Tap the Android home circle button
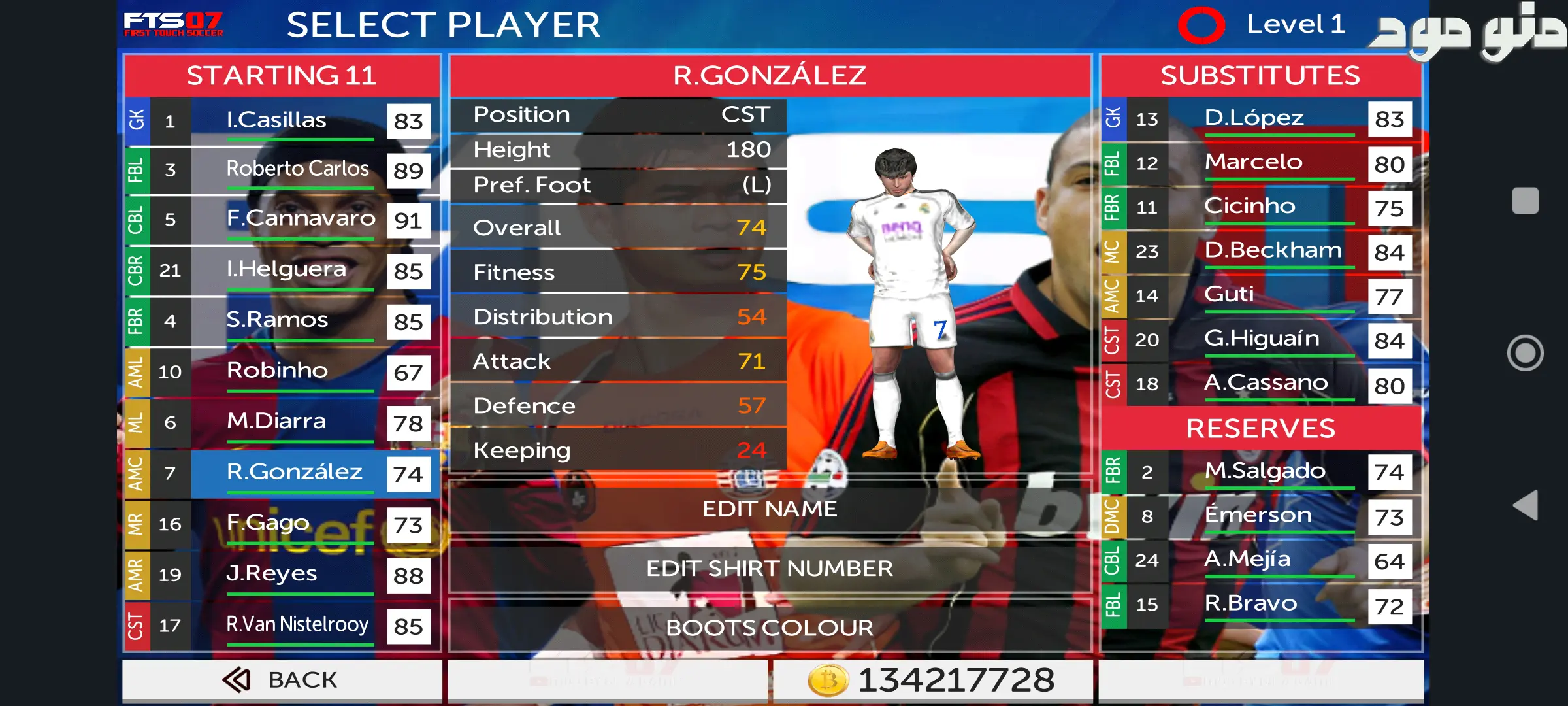1568x706 pixels. [1525, 353]
